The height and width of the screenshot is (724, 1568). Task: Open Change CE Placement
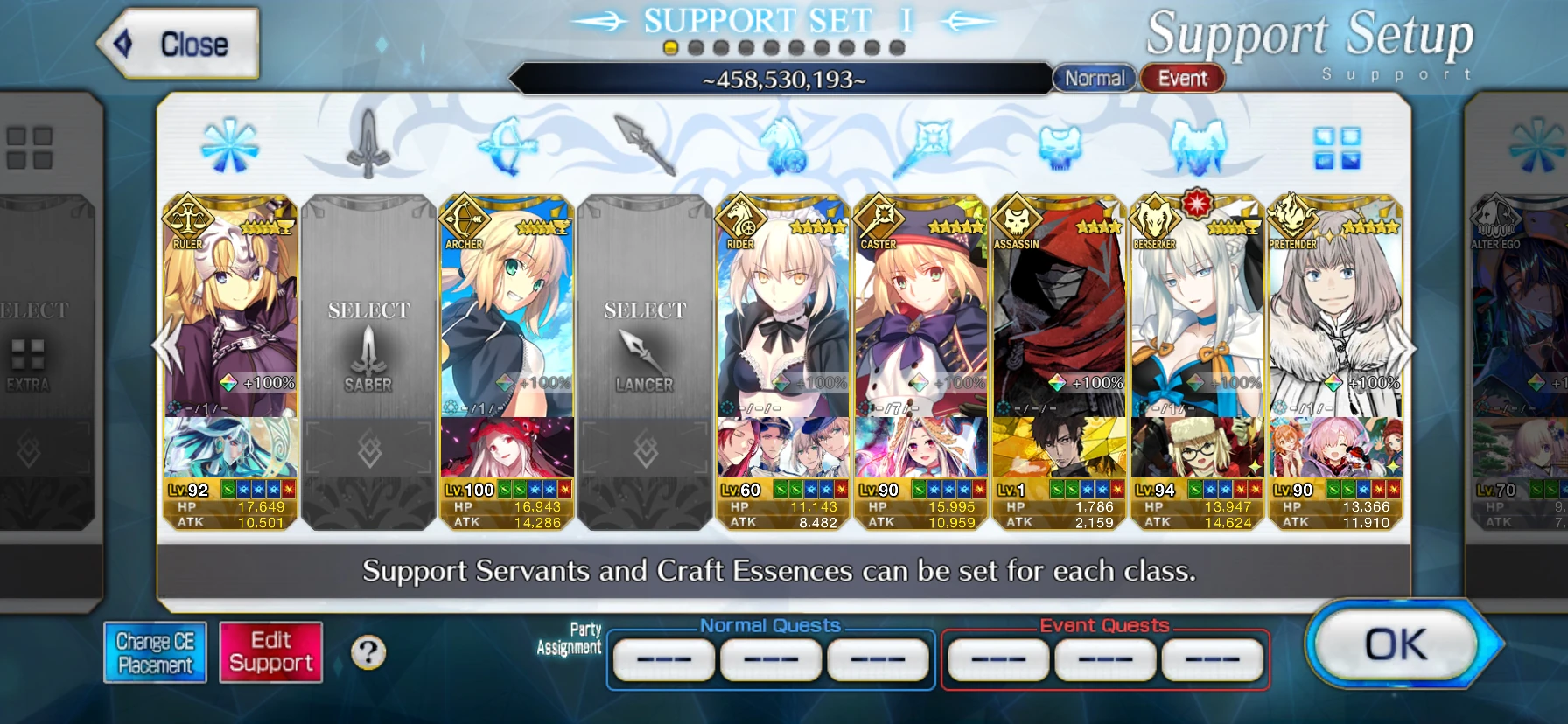coord(155,651)
